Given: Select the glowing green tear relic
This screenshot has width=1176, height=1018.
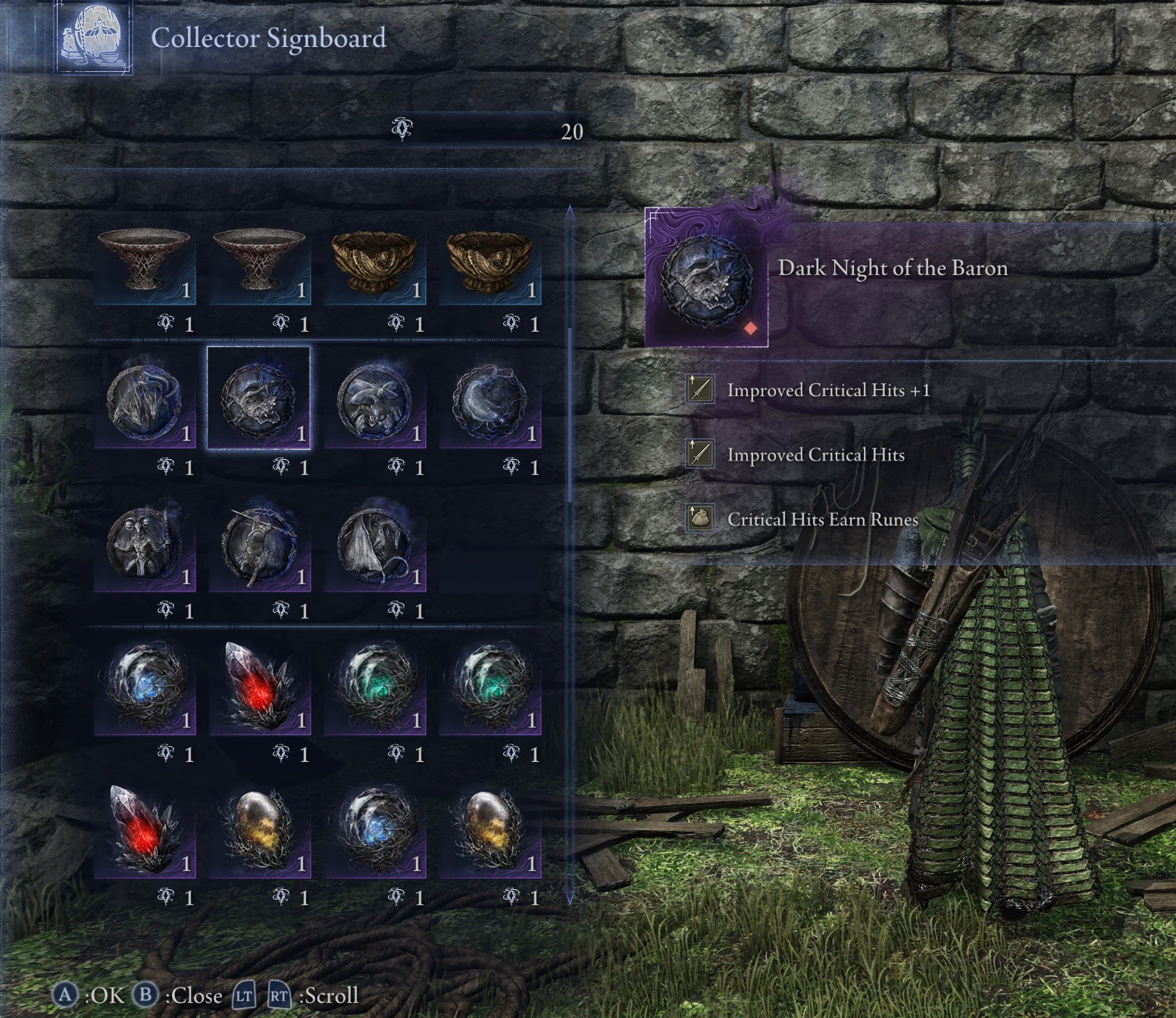Looking at the screenshot, I should [375, 685].
